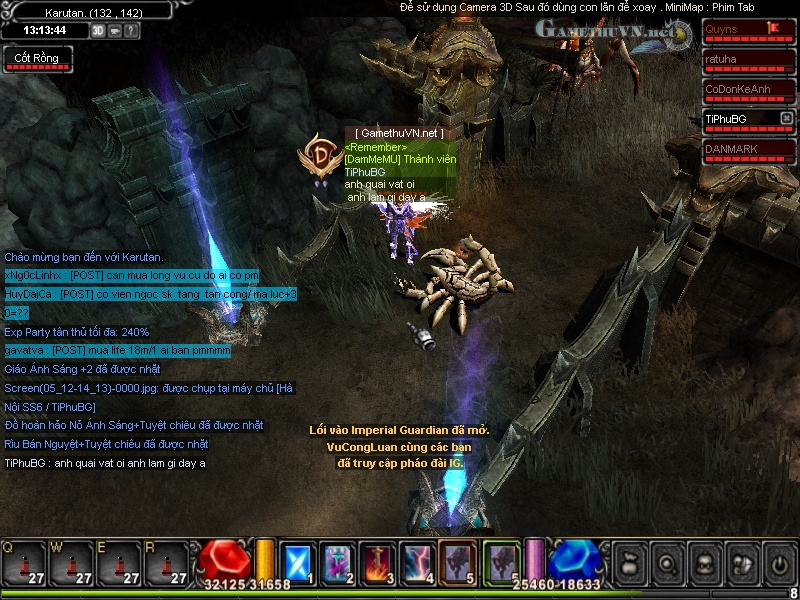The image size is (800, 600).
Task: Click the X button on TiPhuBG's party frame
Action: click(786, 119)
